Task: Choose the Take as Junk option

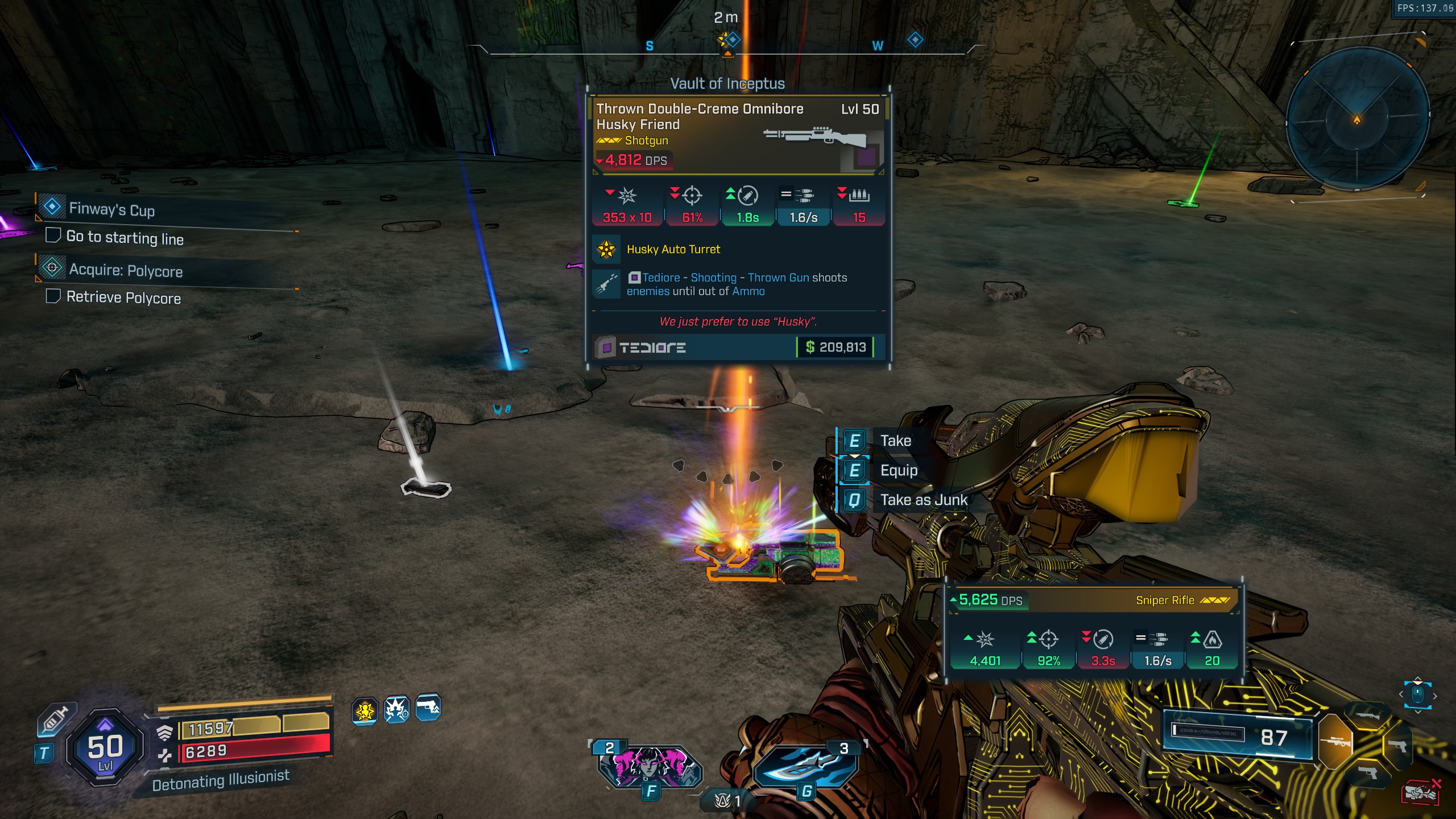Action: click(x=923, y=500)
